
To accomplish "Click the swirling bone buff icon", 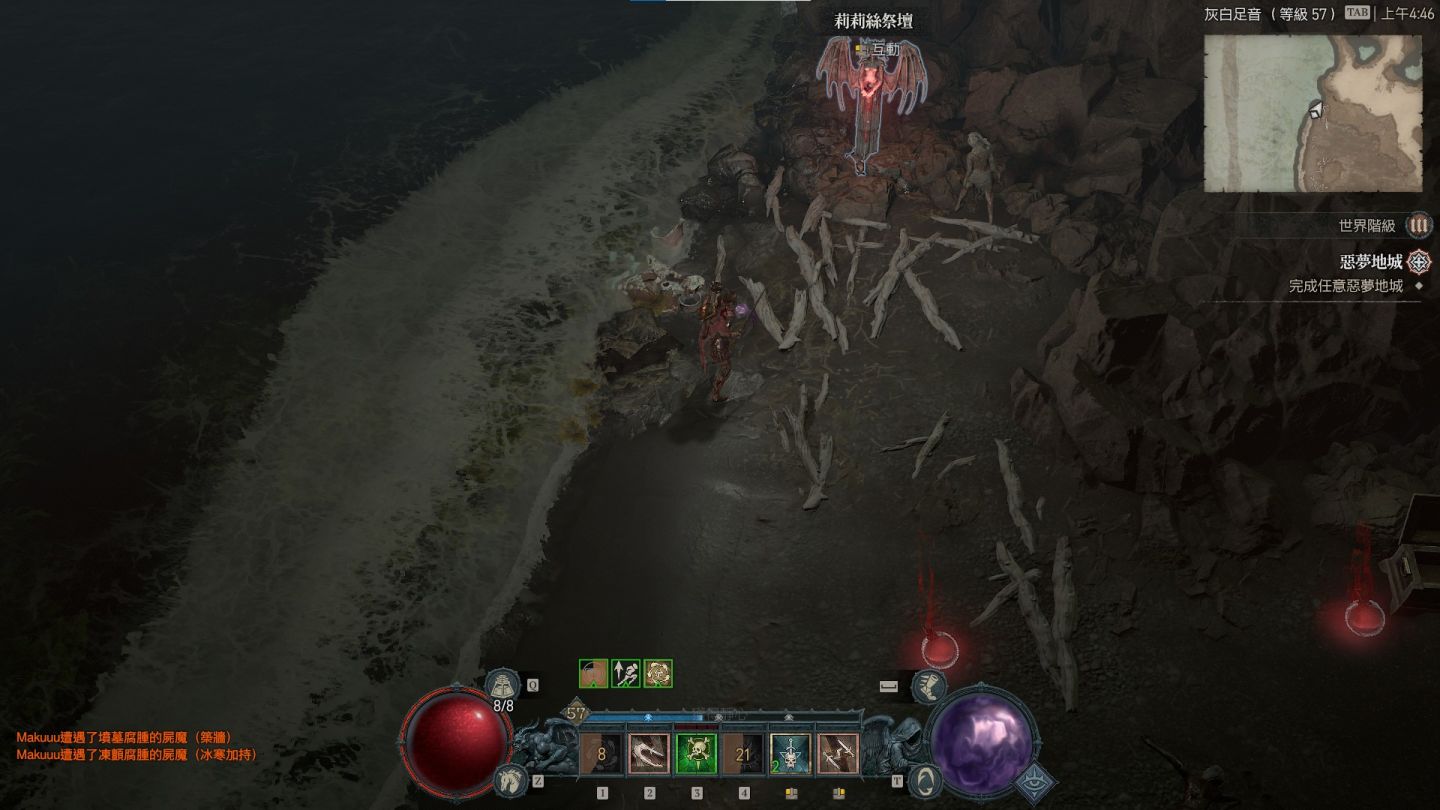I will coord(657,673).
